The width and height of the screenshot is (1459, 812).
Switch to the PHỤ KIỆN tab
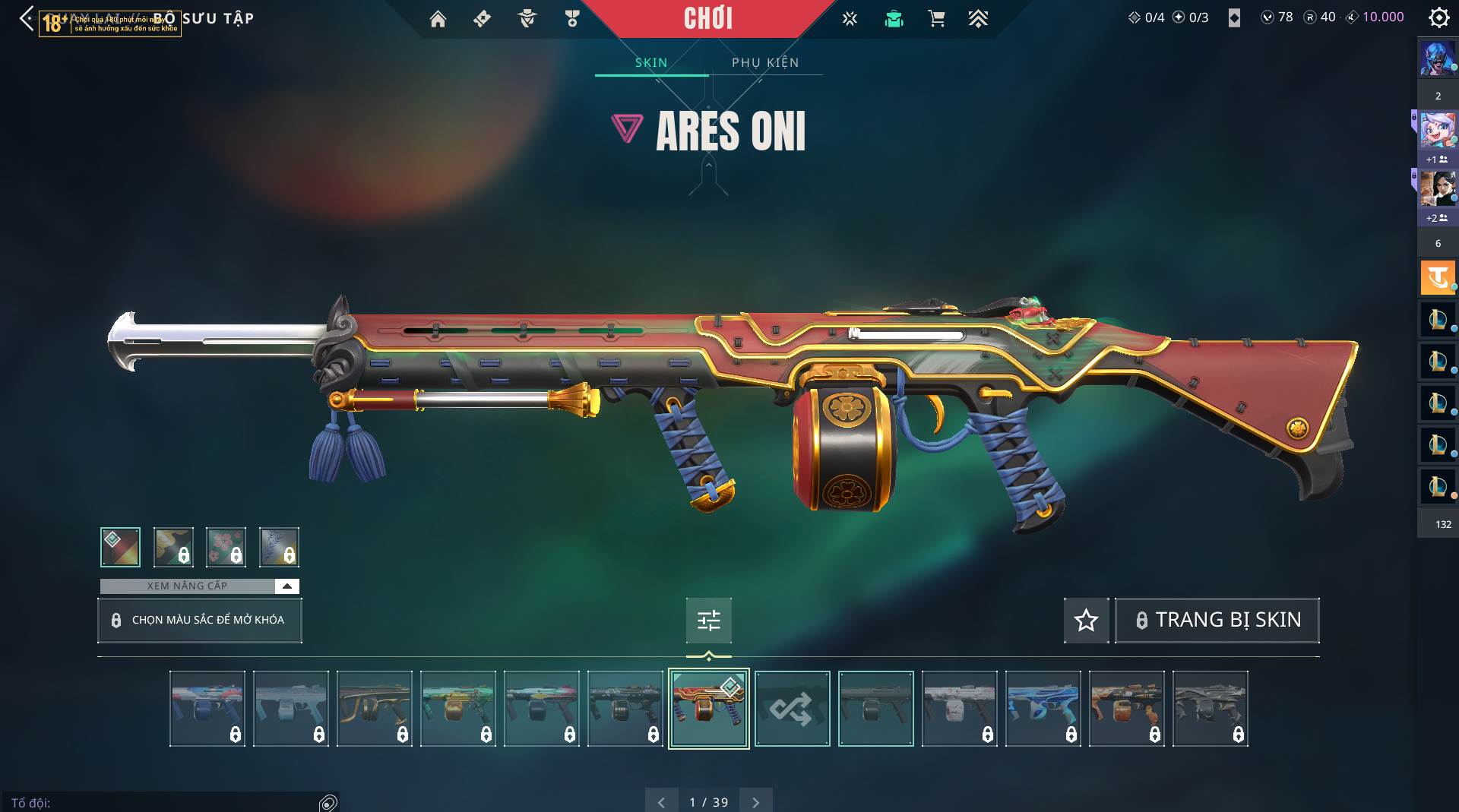765,62
